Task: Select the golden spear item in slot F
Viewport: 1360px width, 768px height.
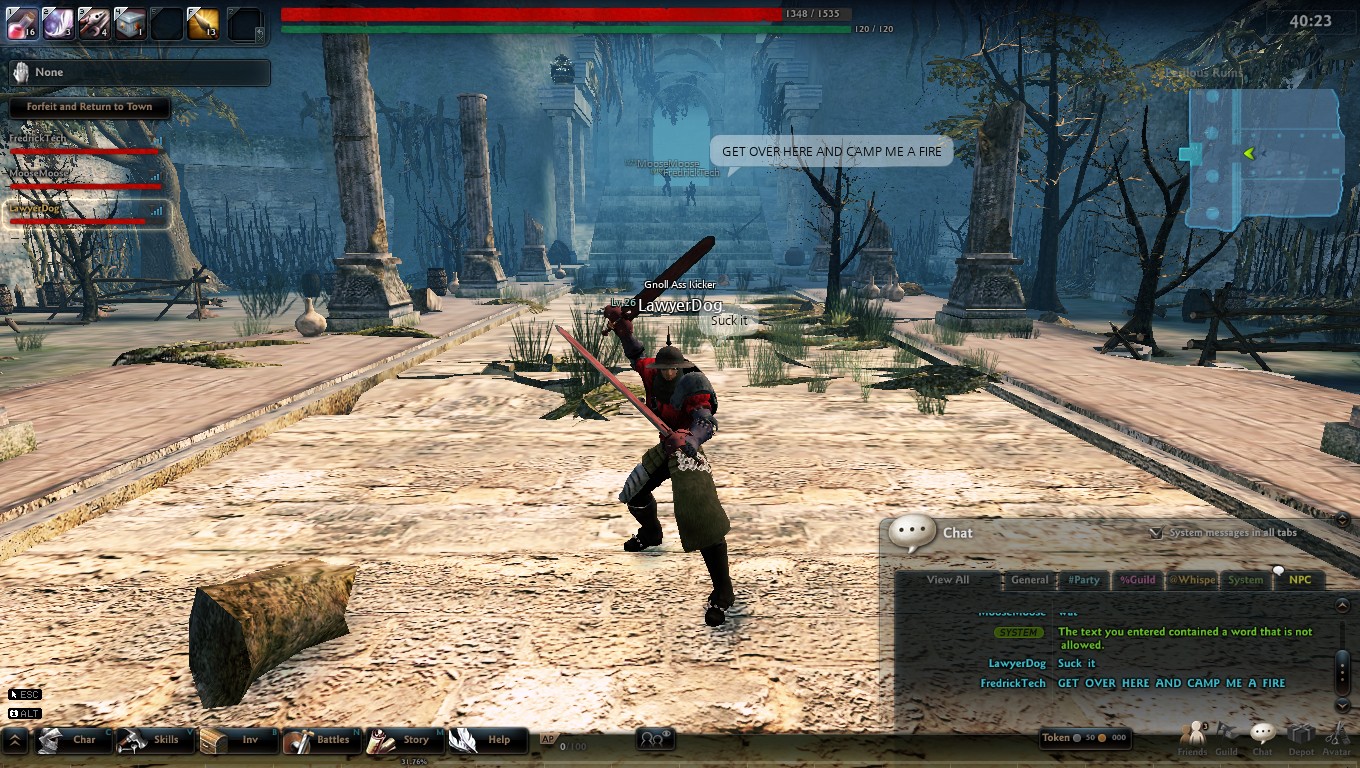Action: point(203,23)
